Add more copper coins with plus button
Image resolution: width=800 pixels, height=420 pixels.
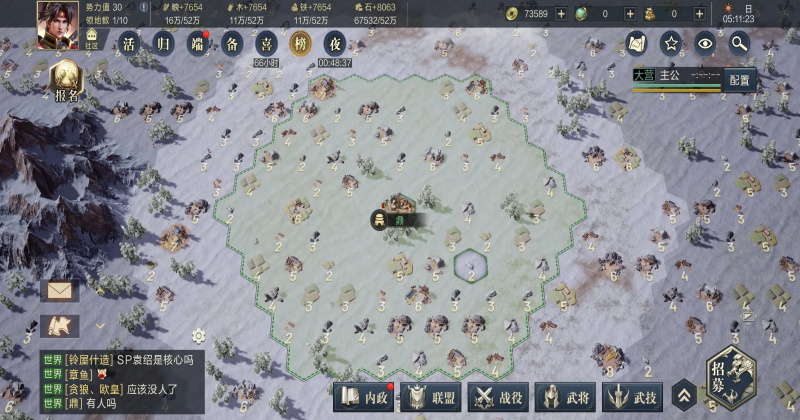point(560,14)
